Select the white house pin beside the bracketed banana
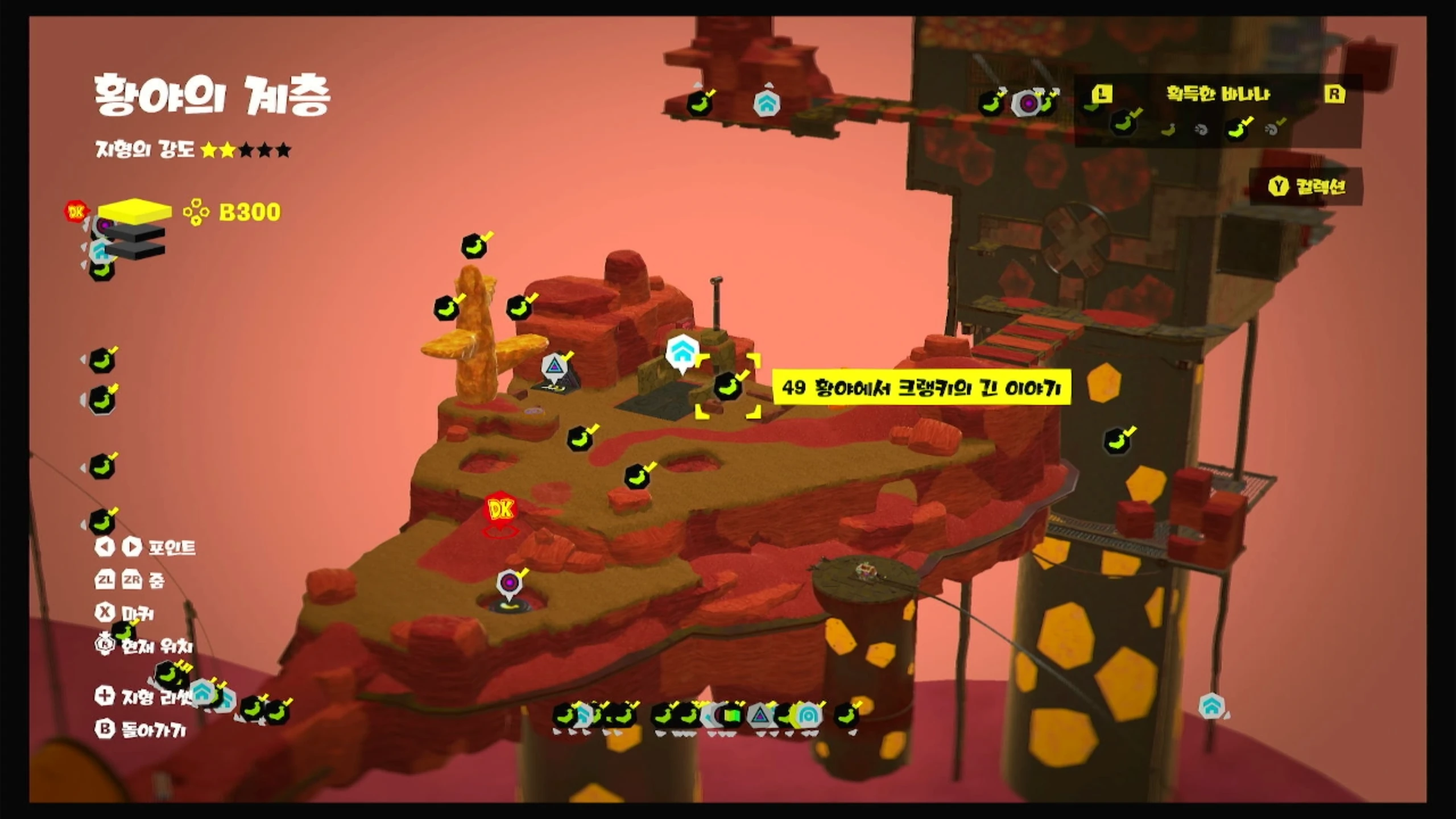This screenshot has width=1456, height=819. tap(681, 353)
